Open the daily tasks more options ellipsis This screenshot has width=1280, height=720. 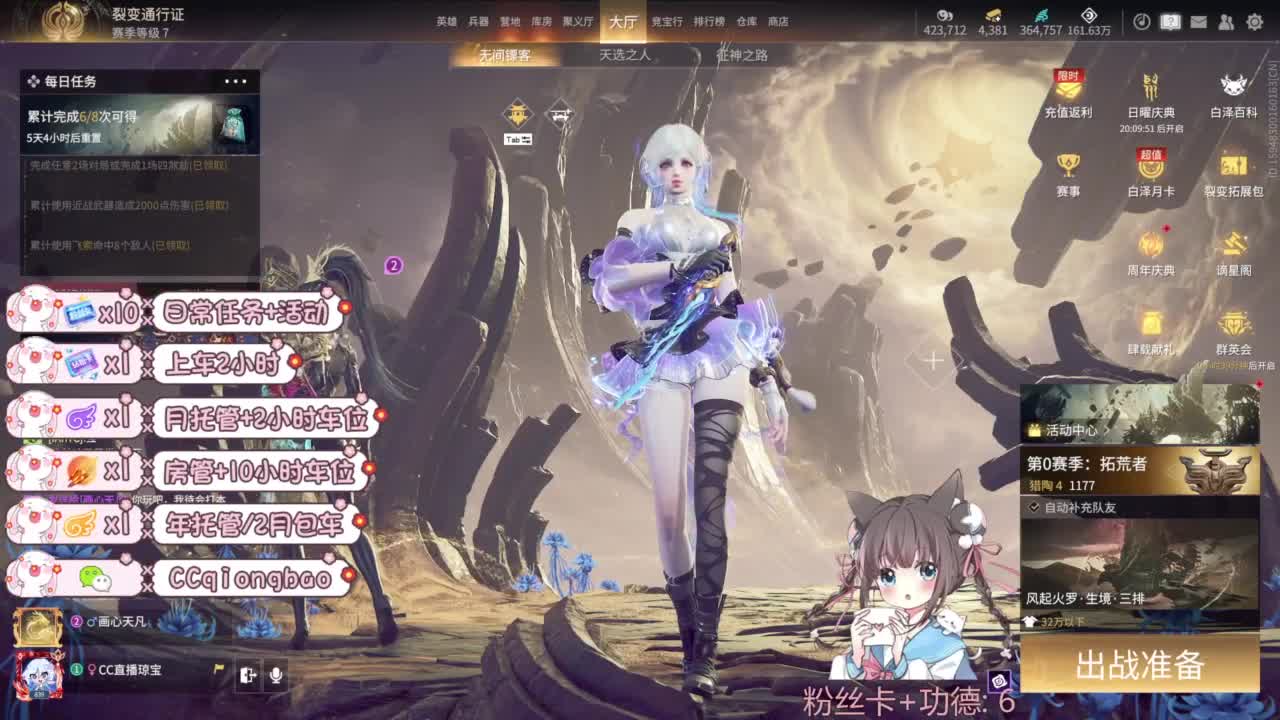coord(236,81)
